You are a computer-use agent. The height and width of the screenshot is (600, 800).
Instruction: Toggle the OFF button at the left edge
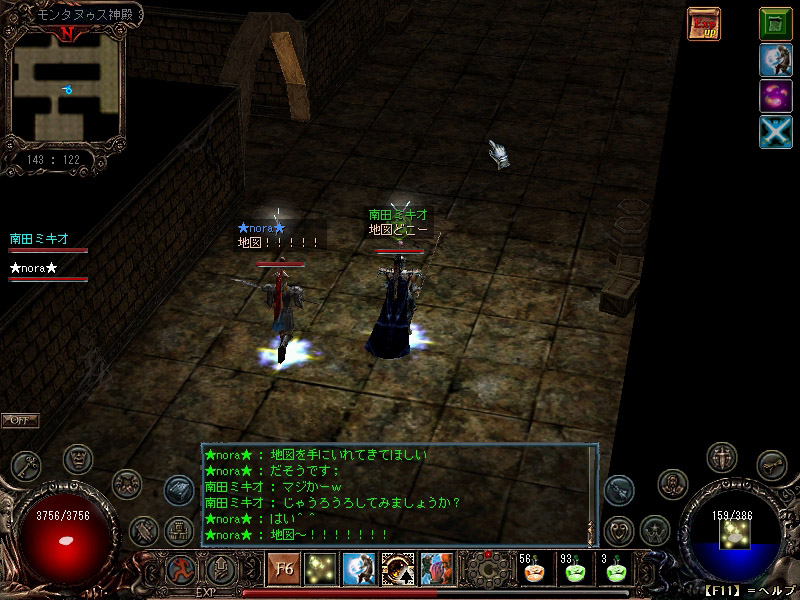point(19,420)
